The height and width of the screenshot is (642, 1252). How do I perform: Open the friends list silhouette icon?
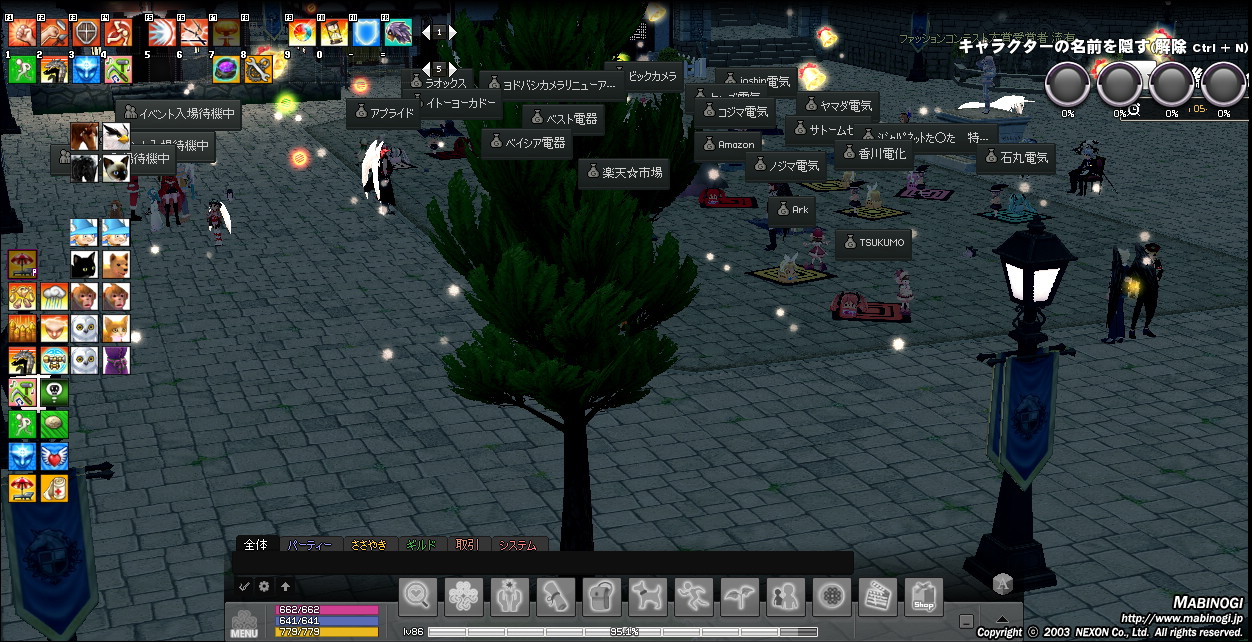pos(786,598)
